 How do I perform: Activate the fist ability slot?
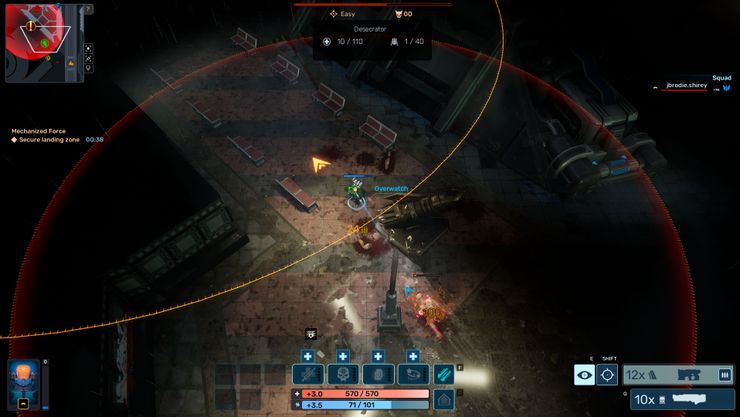click(377, 374)
